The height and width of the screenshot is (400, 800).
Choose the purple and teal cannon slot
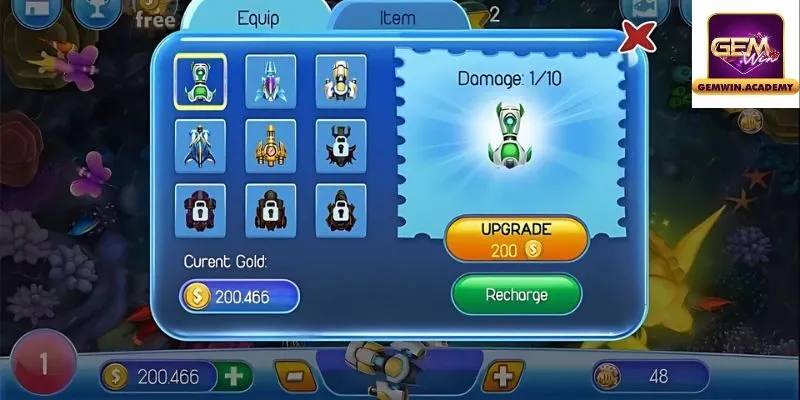click(x=271, y=80)
